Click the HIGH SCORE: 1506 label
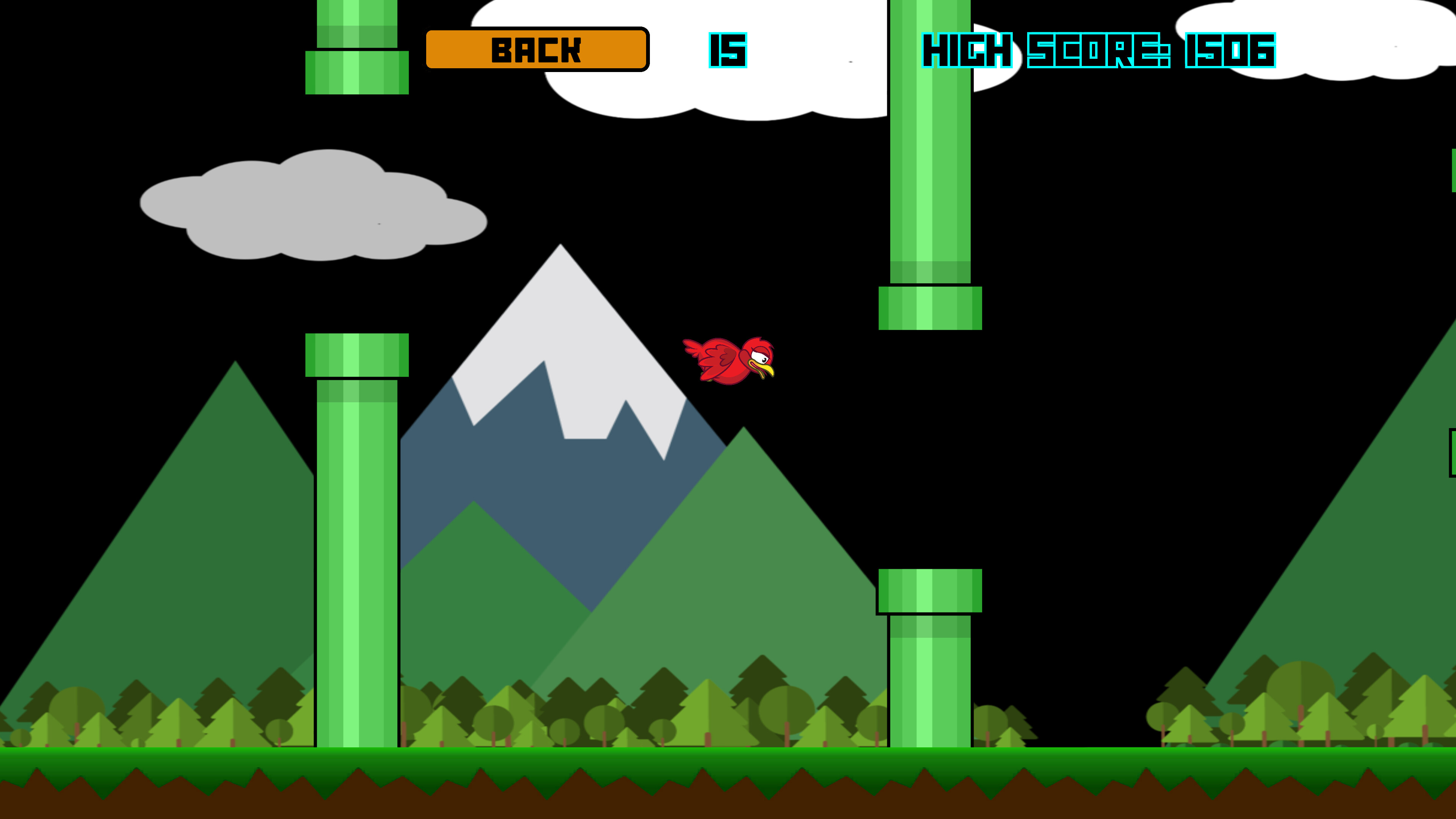The height and width of the screenshot is (819, 1456). click(x=1099, y=51)
